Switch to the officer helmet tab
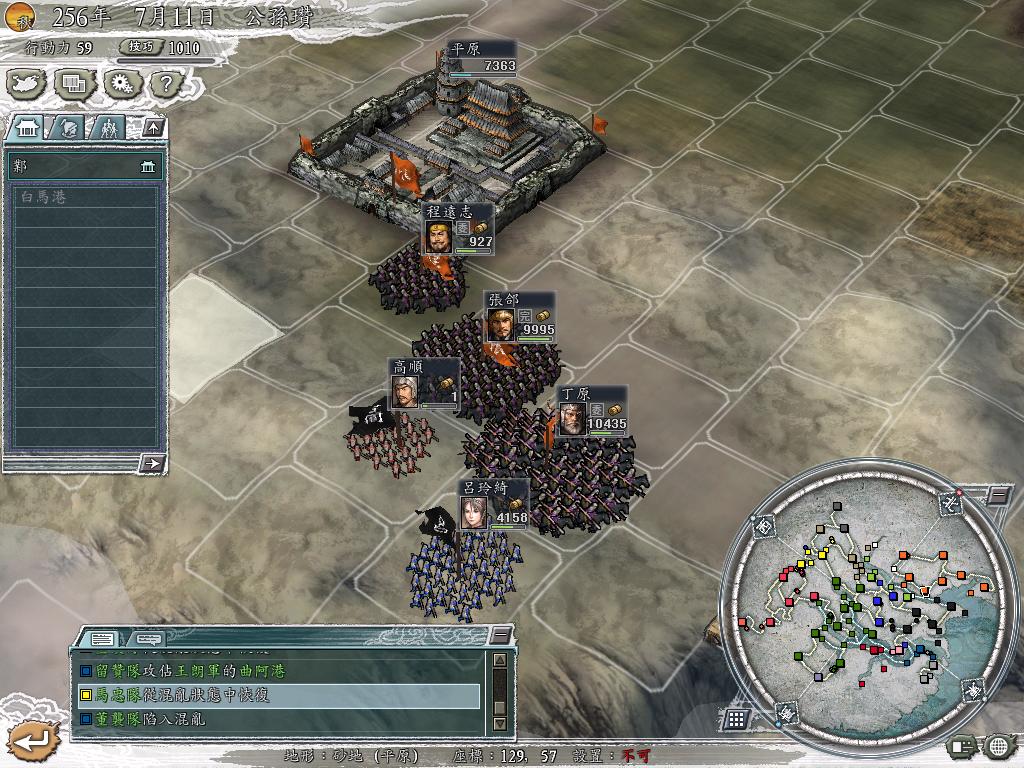The height and width of the screenshot is (768, 1024). tap(67, 127)
